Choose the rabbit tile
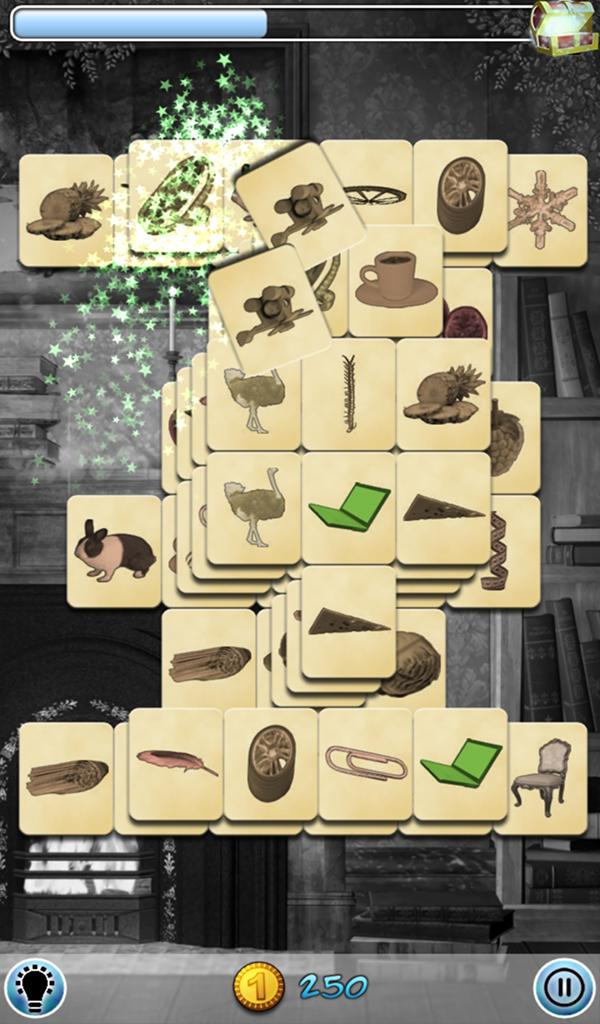The height and width of the screenshot is (1024, 600). 114,551
